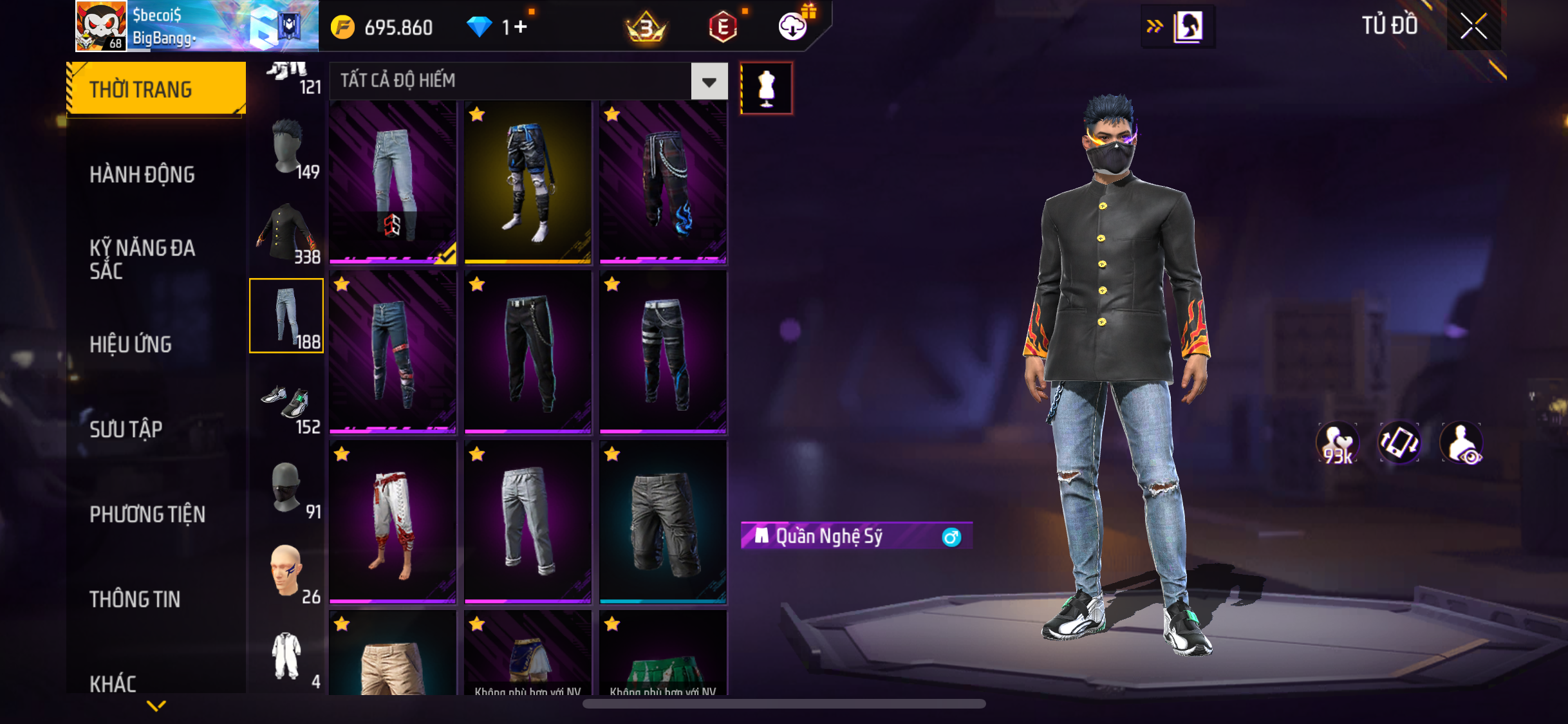Switch to the THỜI TRANG tab
This screenshot has height=724, width=1568.
[156, 89]
